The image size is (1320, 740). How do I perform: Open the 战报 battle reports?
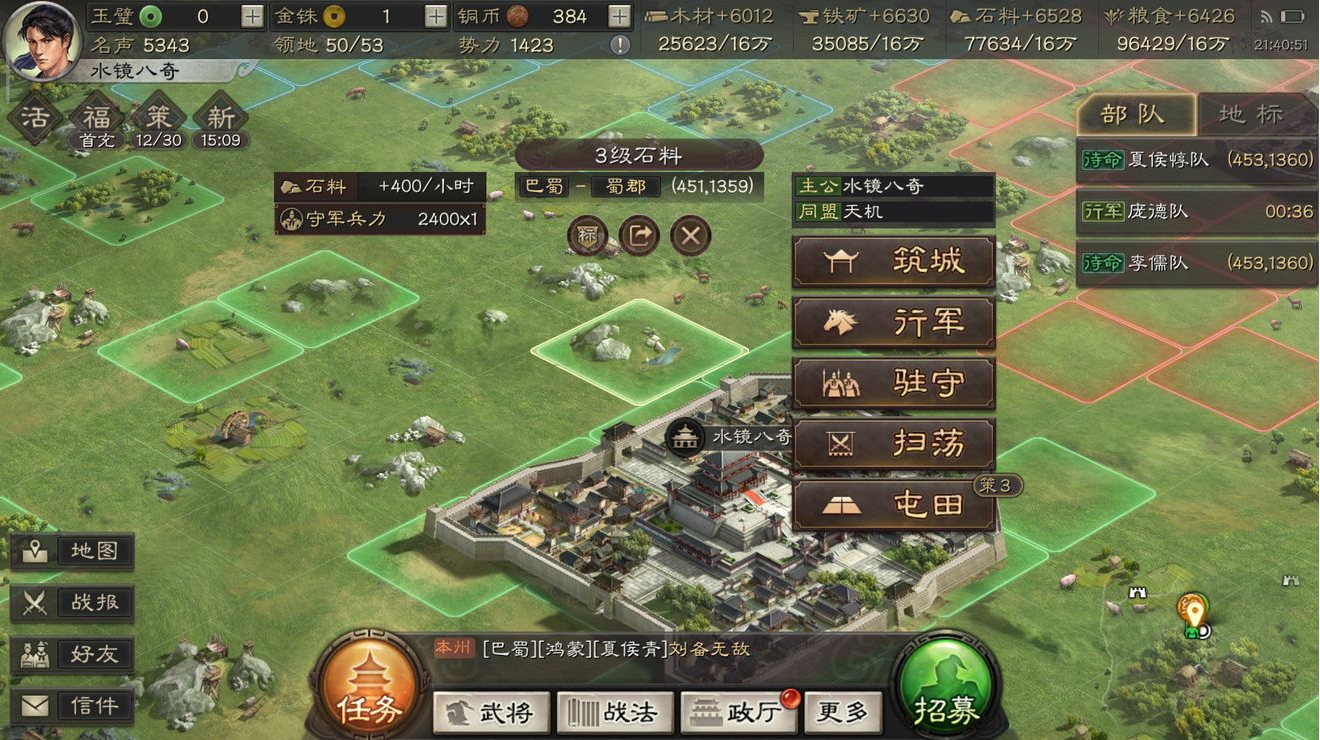(72, 603)
